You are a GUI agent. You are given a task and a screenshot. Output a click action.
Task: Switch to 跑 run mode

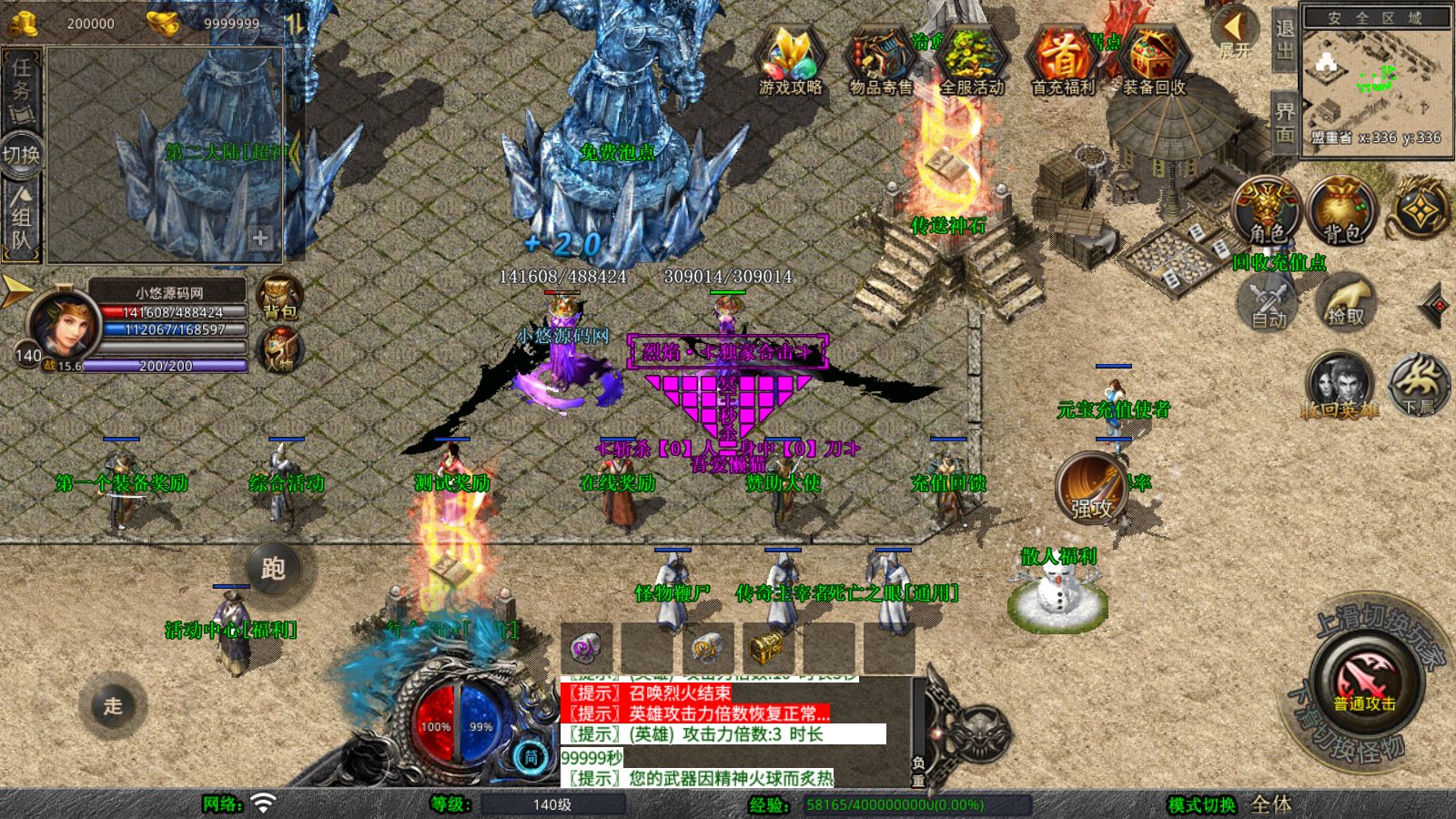point(273,569)
